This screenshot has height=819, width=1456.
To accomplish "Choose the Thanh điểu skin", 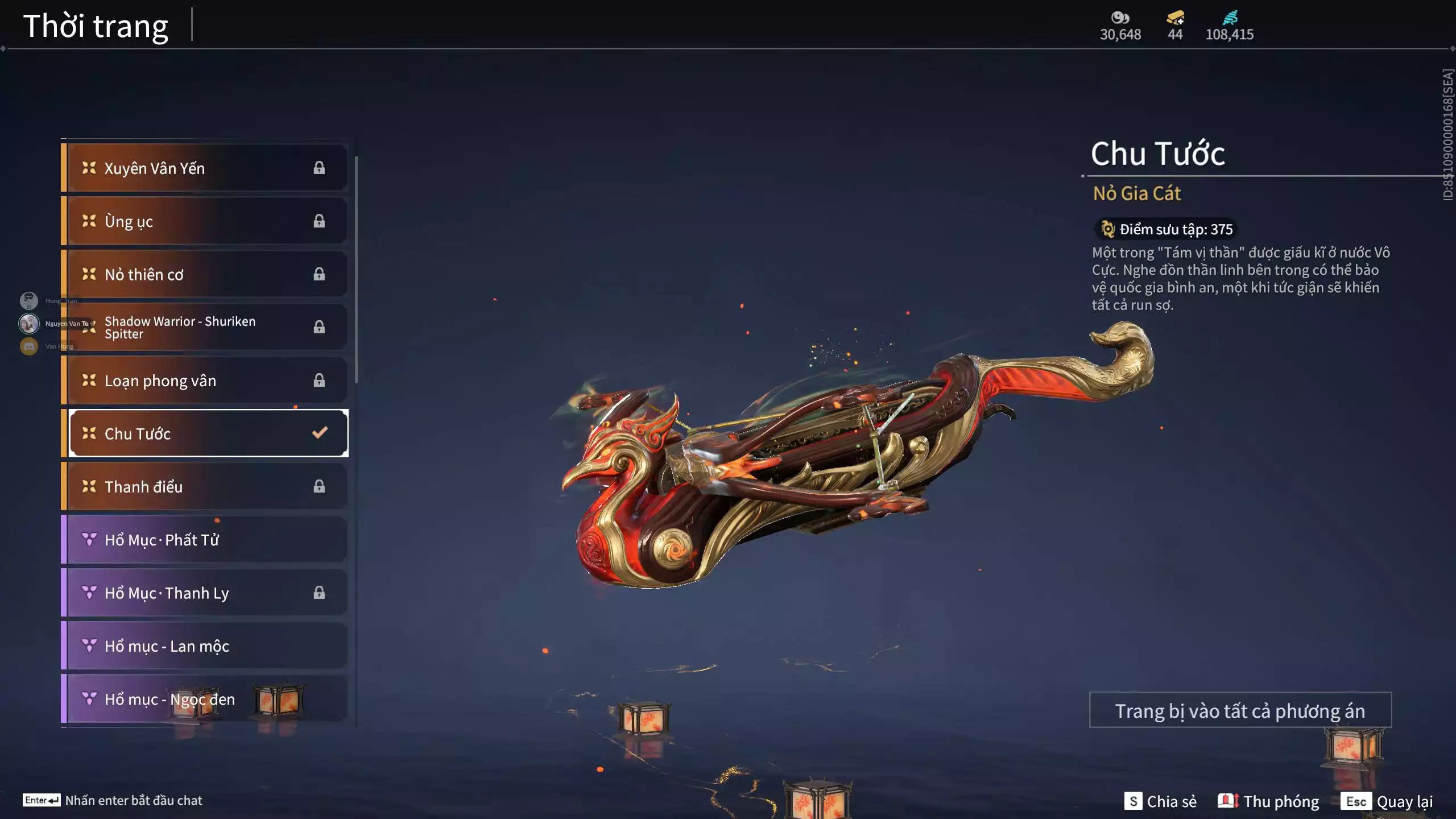I will (x=205, y=487).
